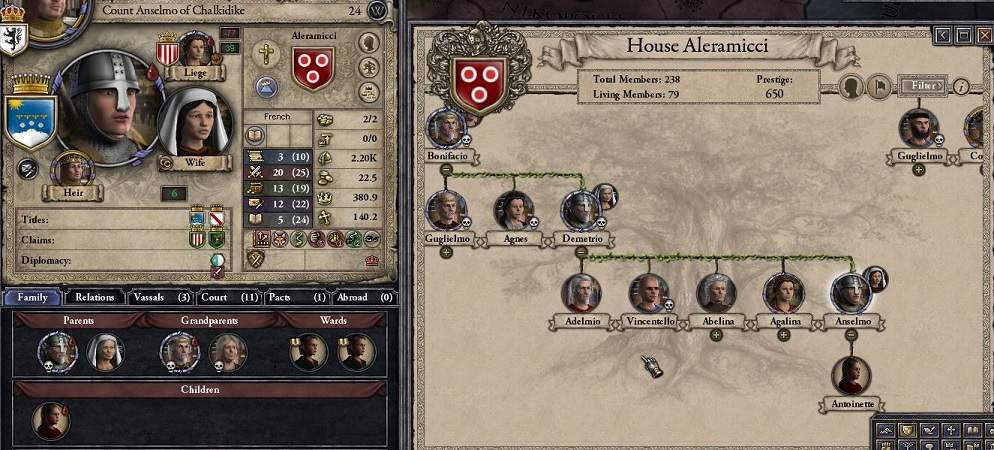
Task: Select Abelina in the dynasty tree
Action: pos(716,293)
